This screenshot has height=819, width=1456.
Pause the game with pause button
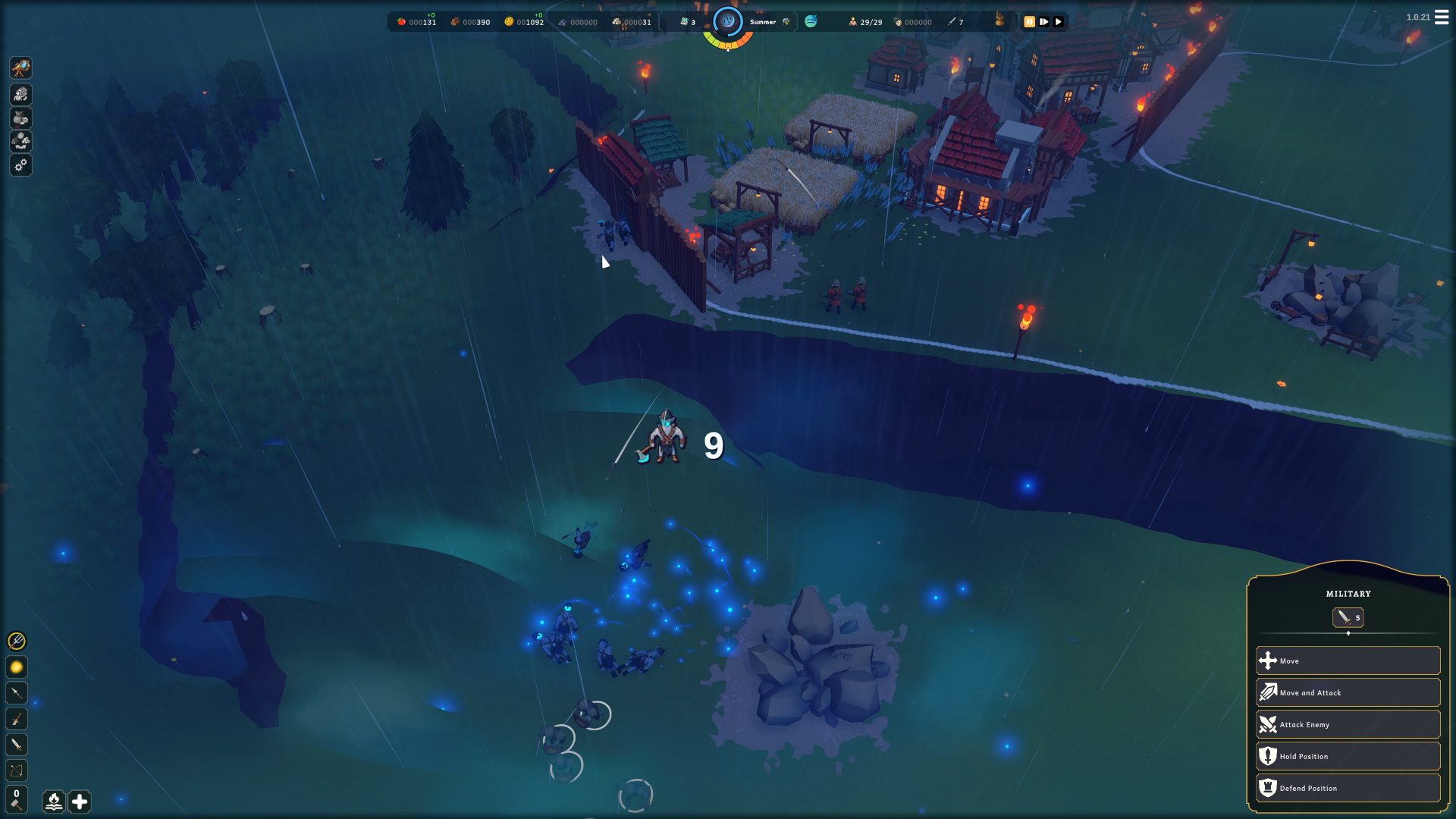pos(1030,22)
